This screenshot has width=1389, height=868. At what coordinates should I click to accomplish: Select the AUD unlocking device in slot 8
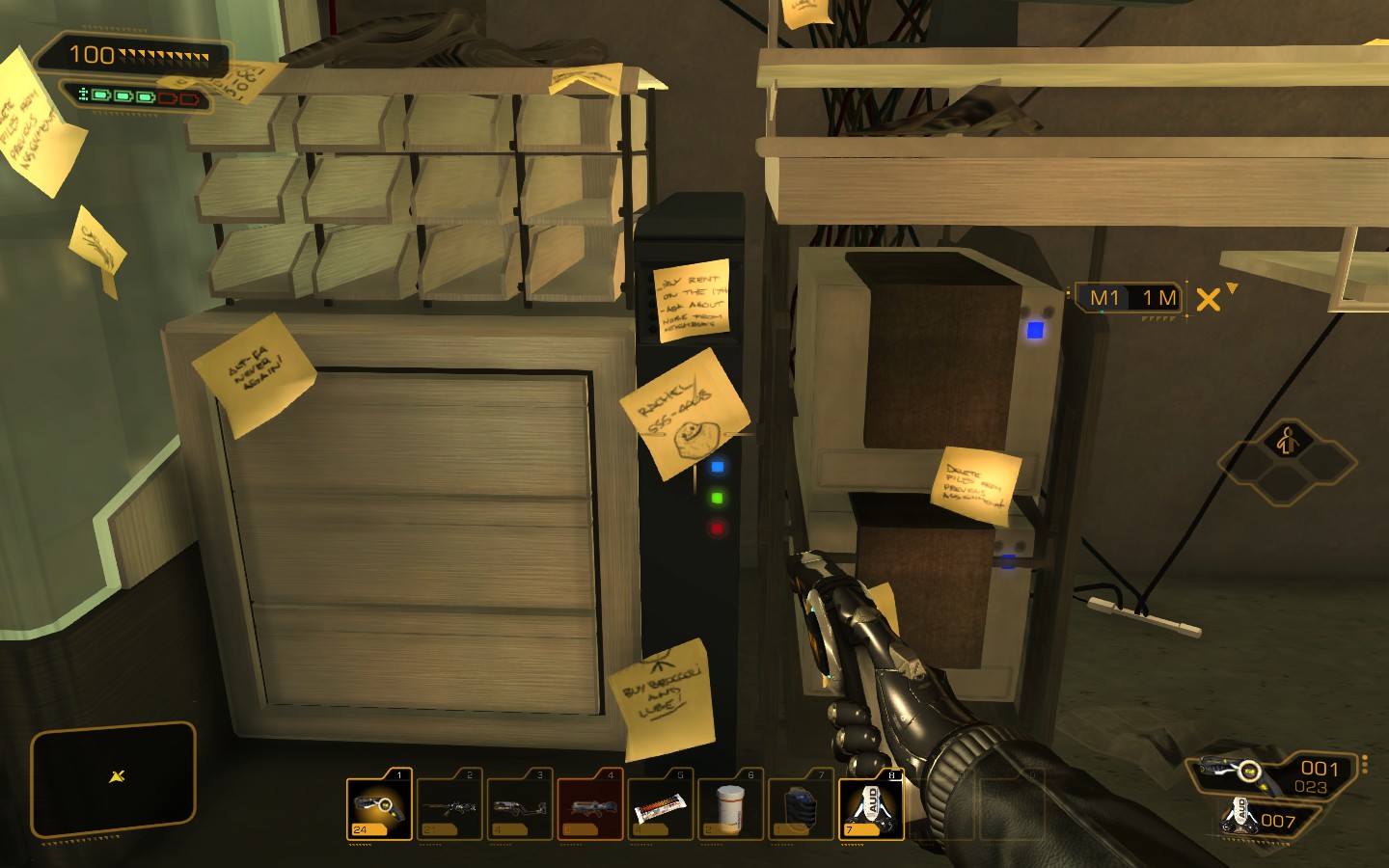870,805
